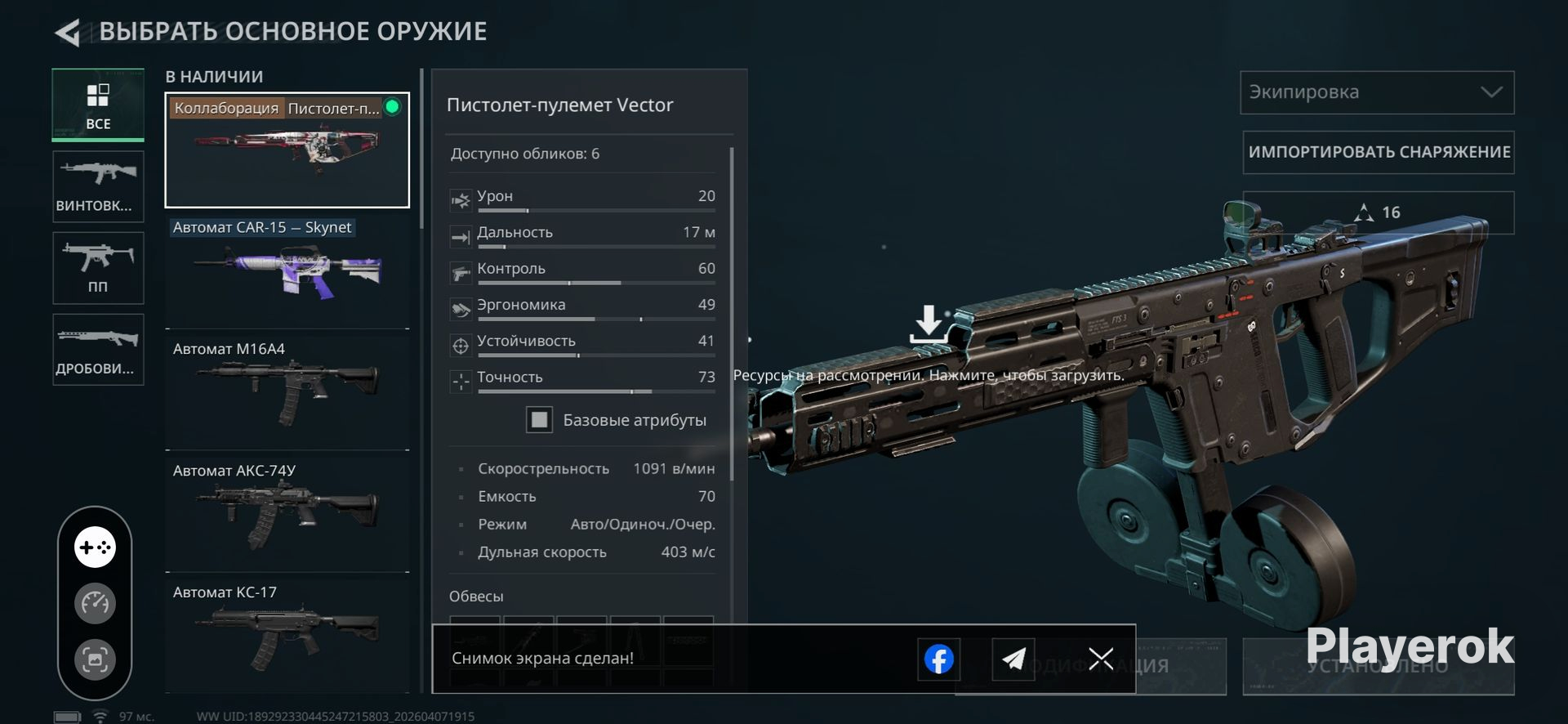
Task: Pick the Автомат M16A4 card
Action: click(x=287, y=391)
